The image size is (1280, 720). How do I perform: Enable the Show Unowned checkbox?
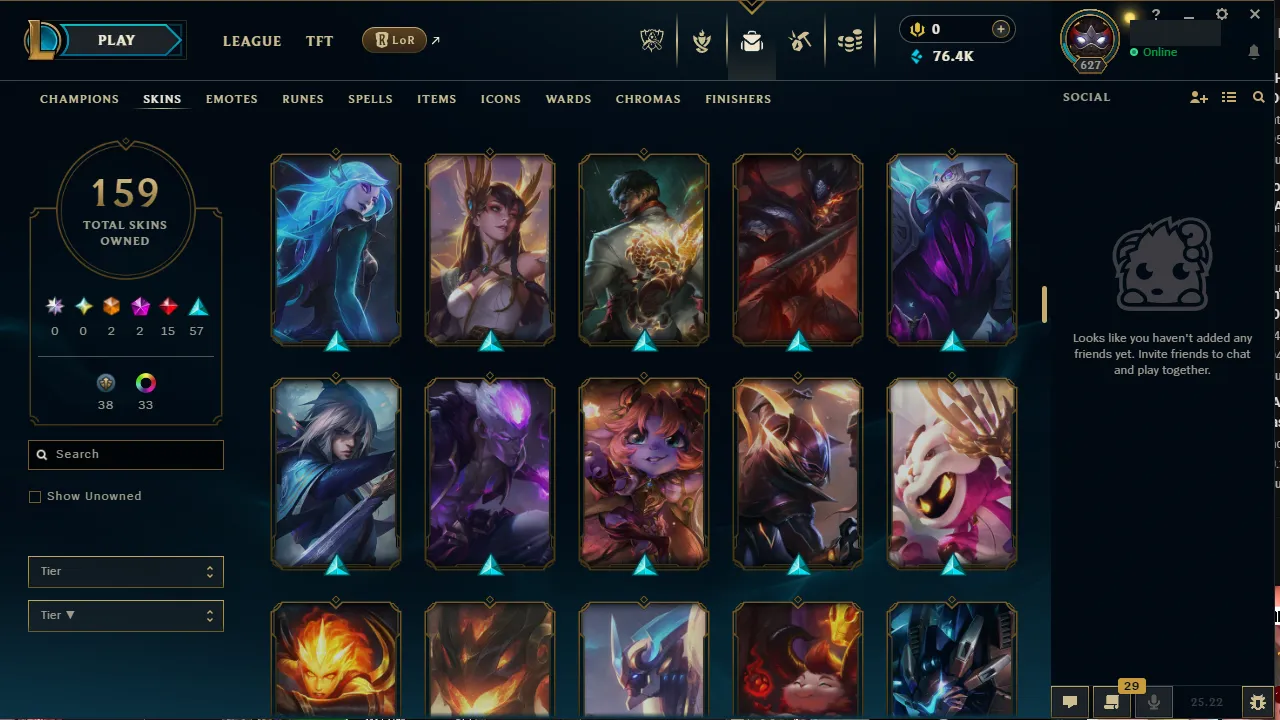pyautogui.click(x=35, y=496)
